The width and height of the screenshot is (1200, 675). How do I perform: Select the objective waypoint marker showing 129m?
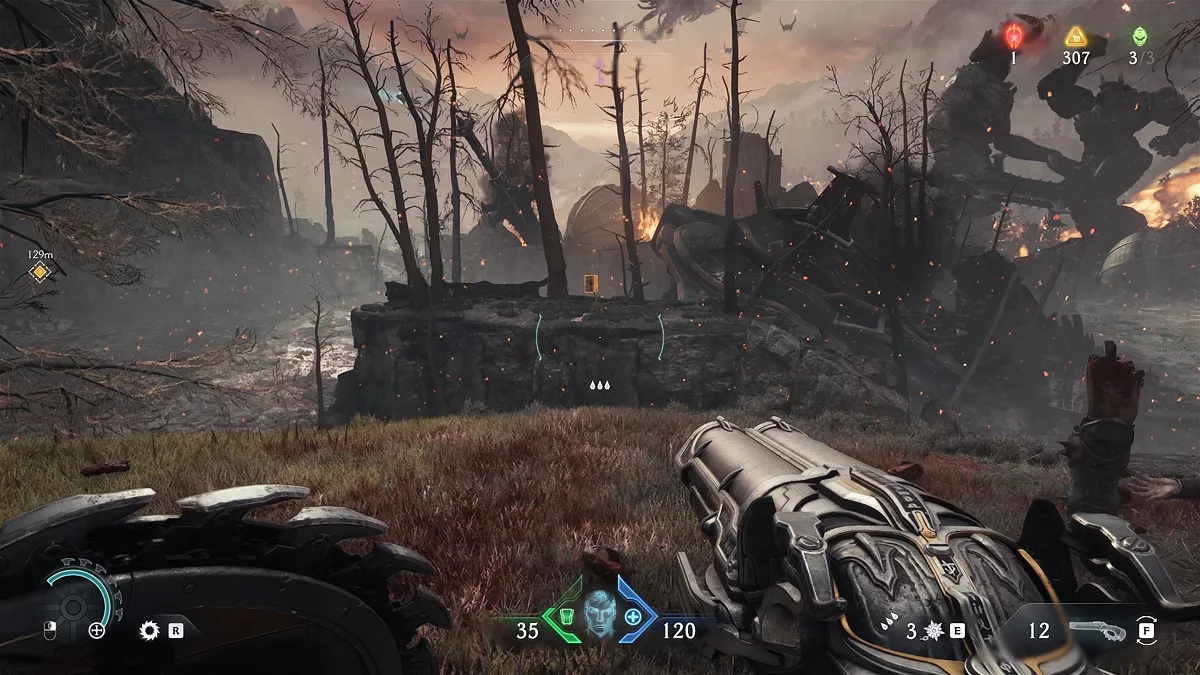point(39,272)
